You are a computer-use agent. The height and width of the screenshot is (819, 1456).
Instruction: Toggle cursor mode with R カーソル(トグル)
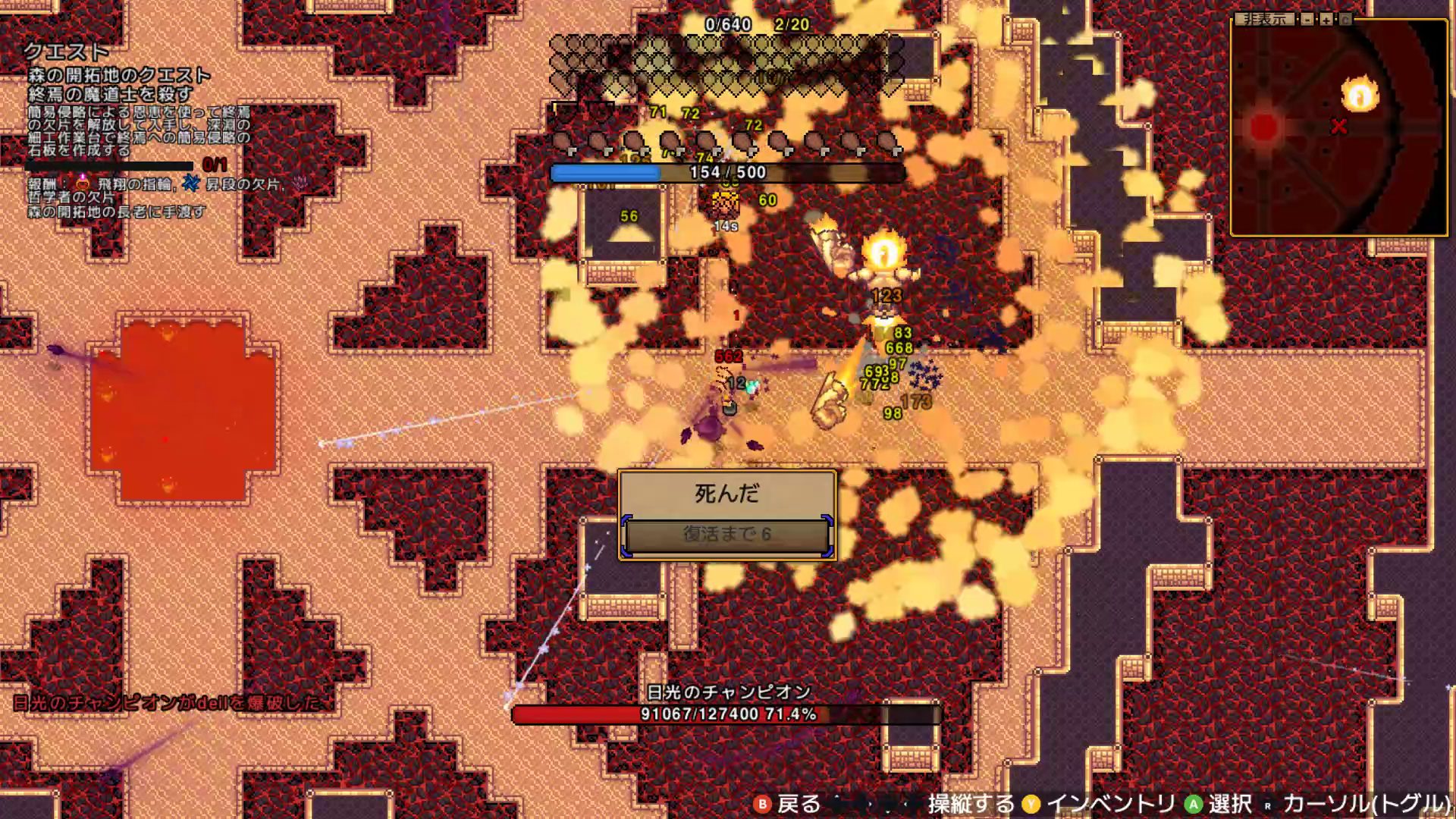tap(1267, 806)
